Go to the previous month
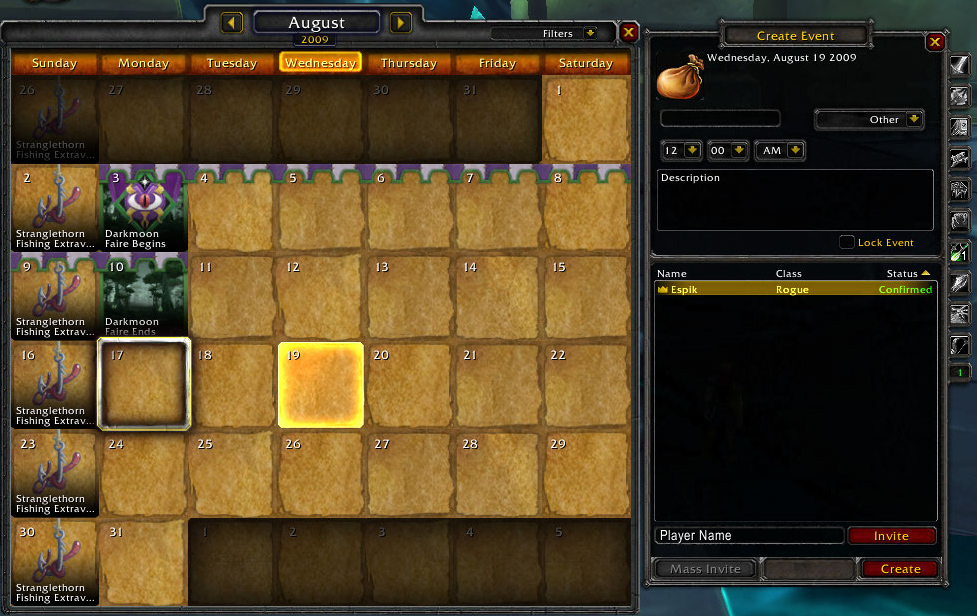Viewport: 977px width, 616px height. coord(232,22)
